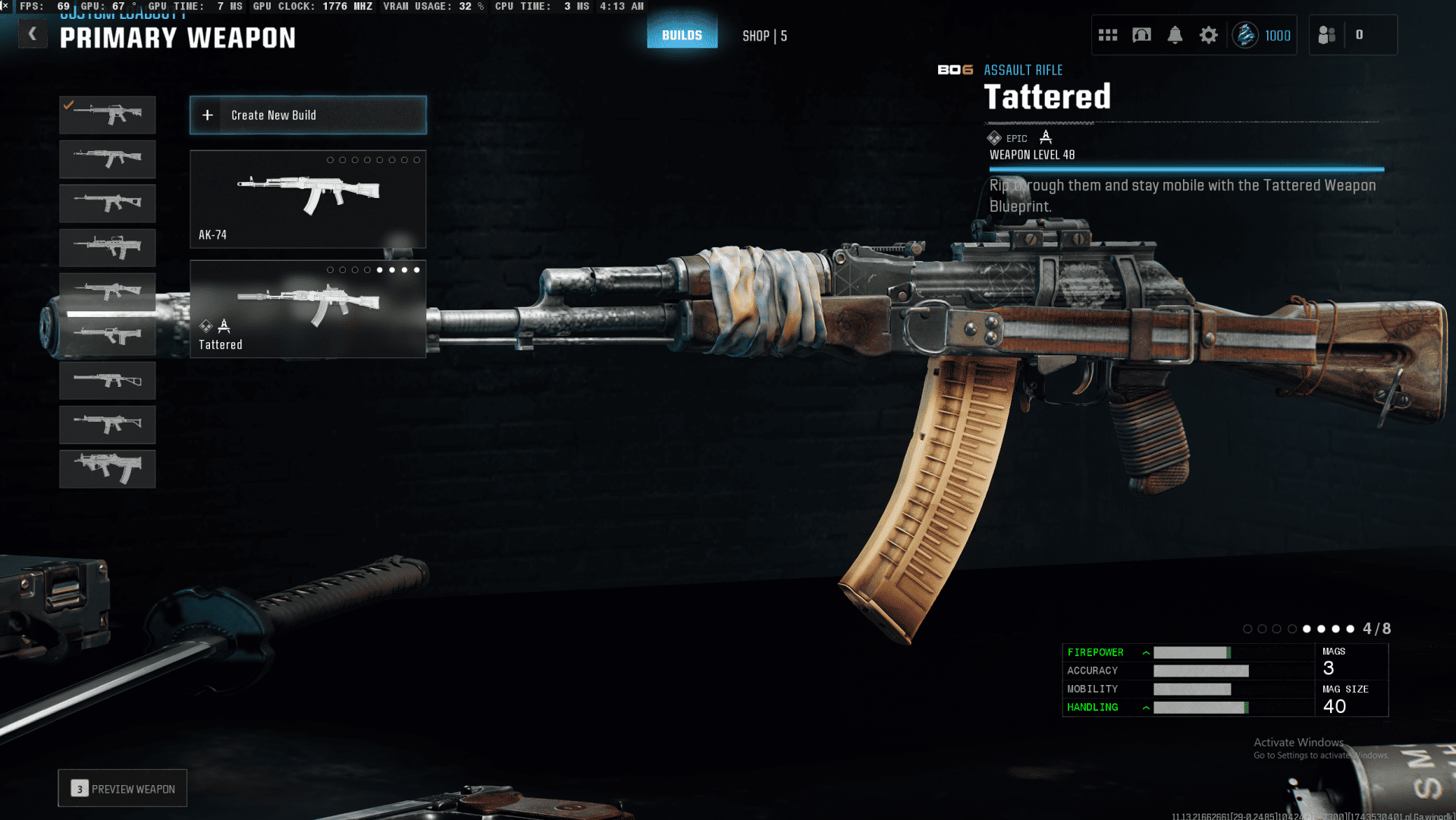
Task: Open the social party icon
Action: click(x=1326, y=35)
